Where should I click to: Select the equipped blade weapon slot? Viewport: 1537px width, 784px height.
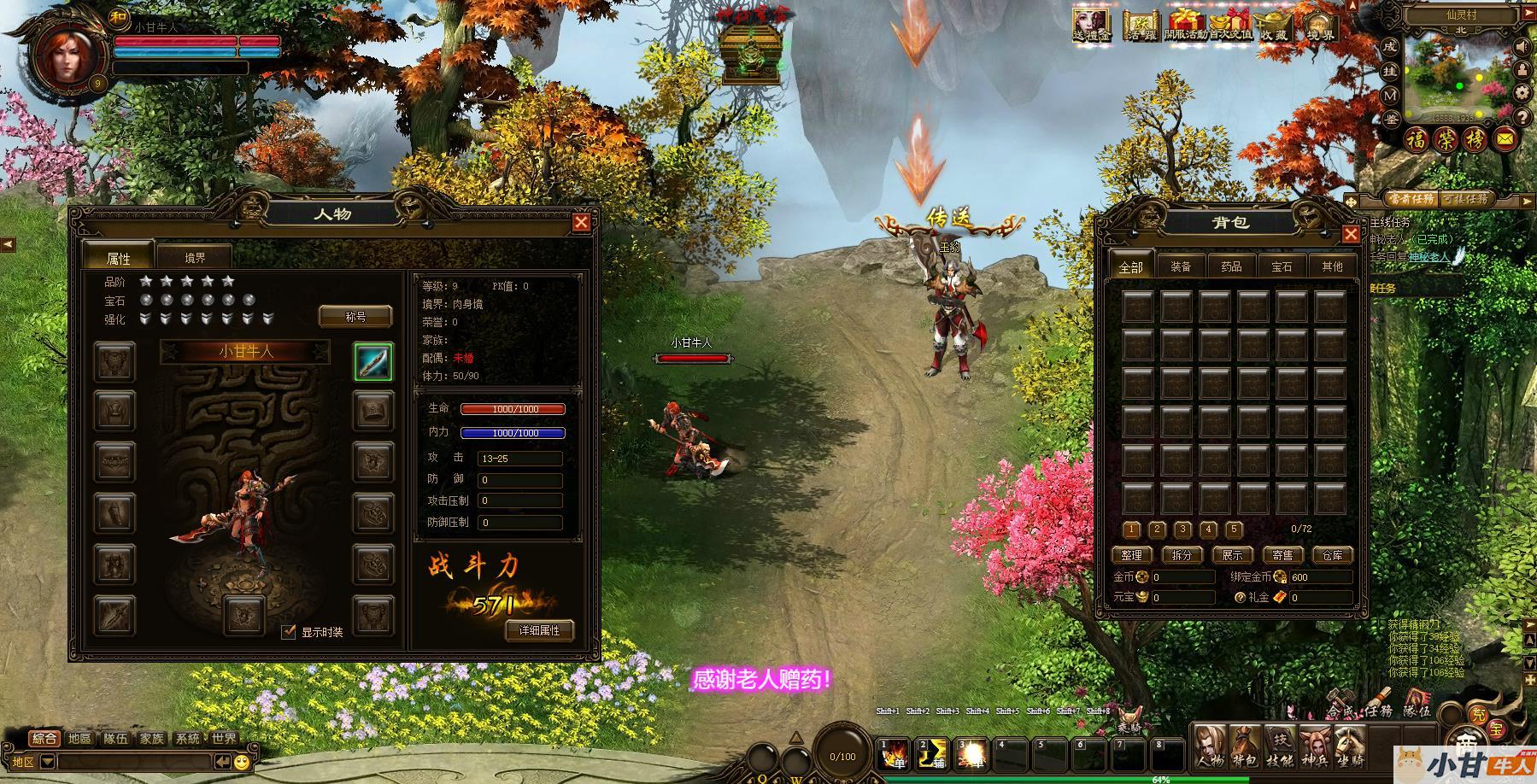[x=373, y=361]
